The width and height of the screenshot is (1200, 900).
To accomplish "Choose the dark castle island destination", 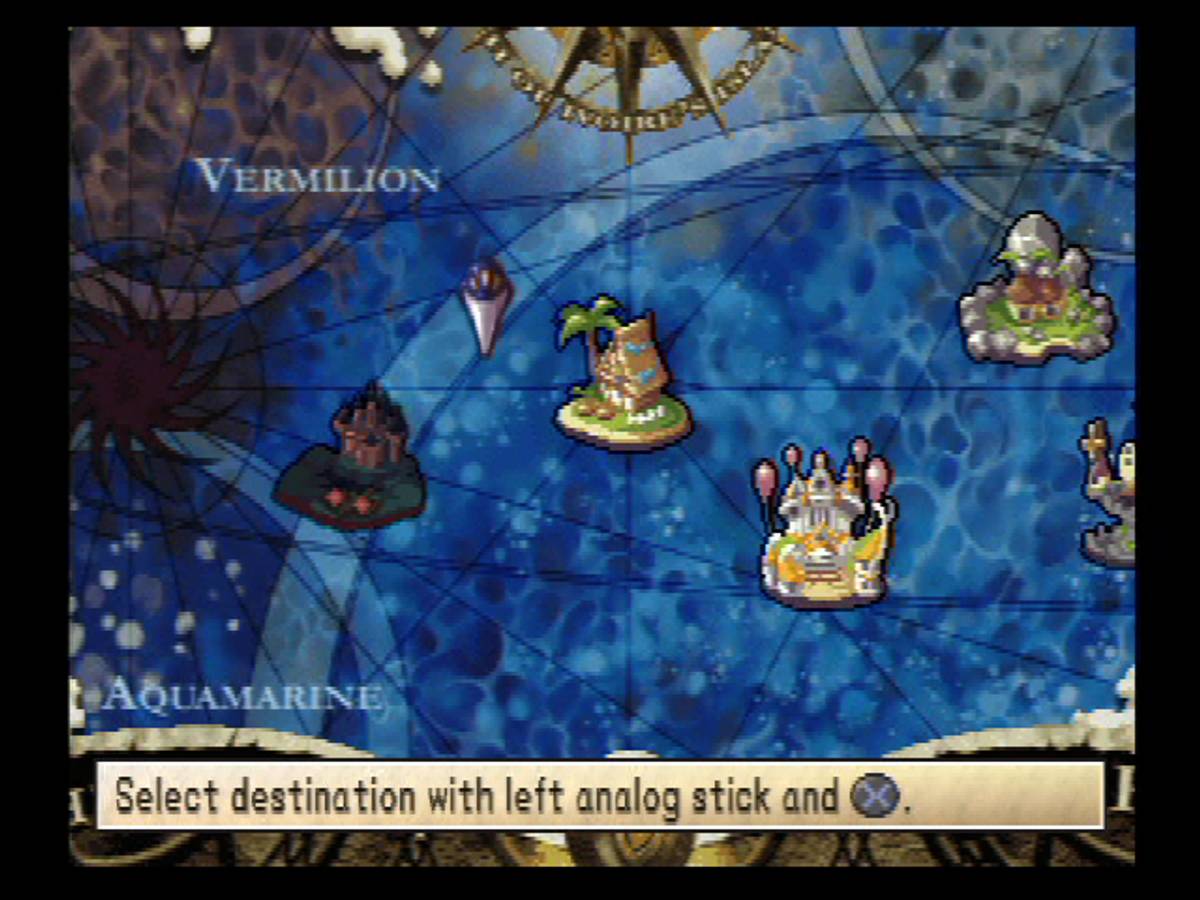I will (x=353, y=462).
